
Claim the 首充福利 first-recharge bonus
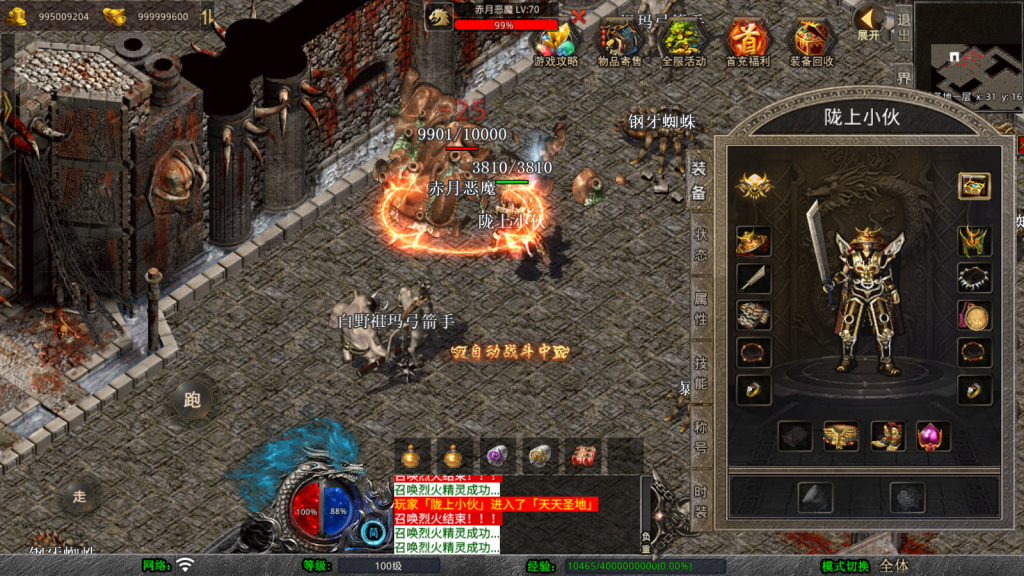[x=747, y=42]
